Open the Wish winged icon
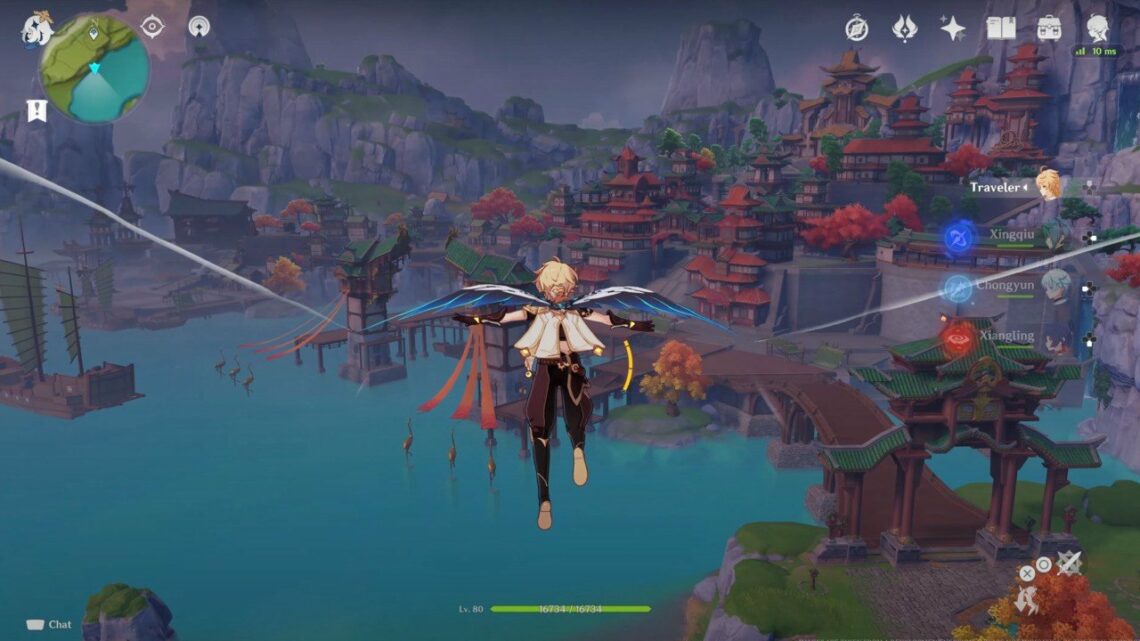Screen dimensions: 1140x641 pyautogui.click(x=904, y=28)
